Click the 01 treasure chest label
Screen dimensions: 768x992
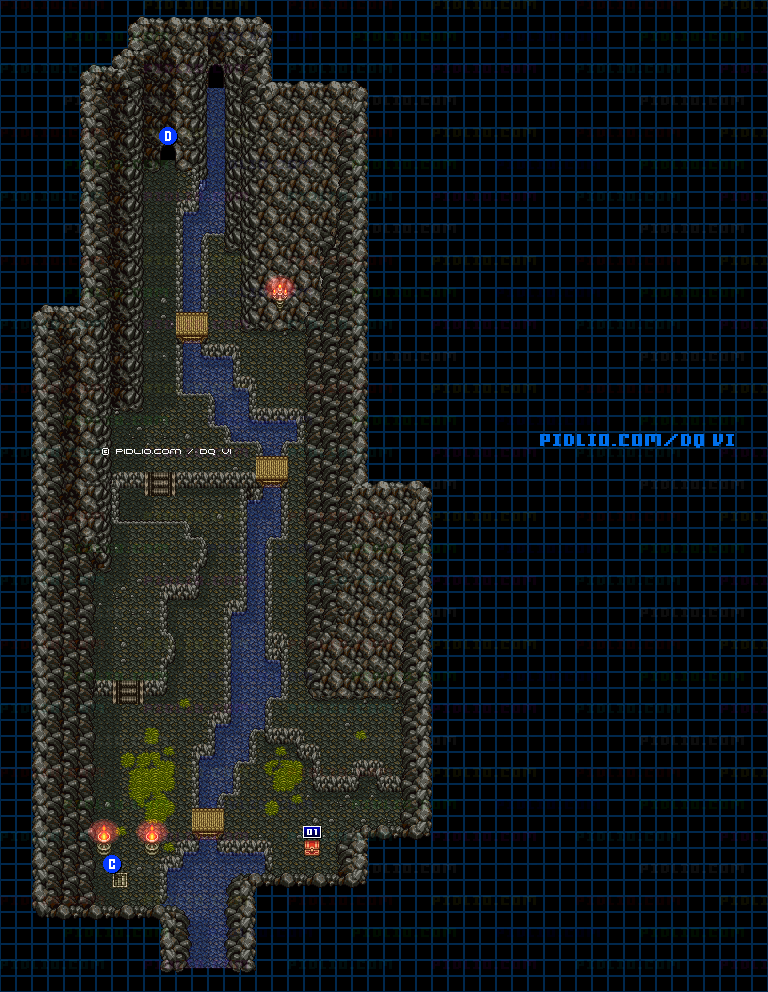click(x=312, y=832)
